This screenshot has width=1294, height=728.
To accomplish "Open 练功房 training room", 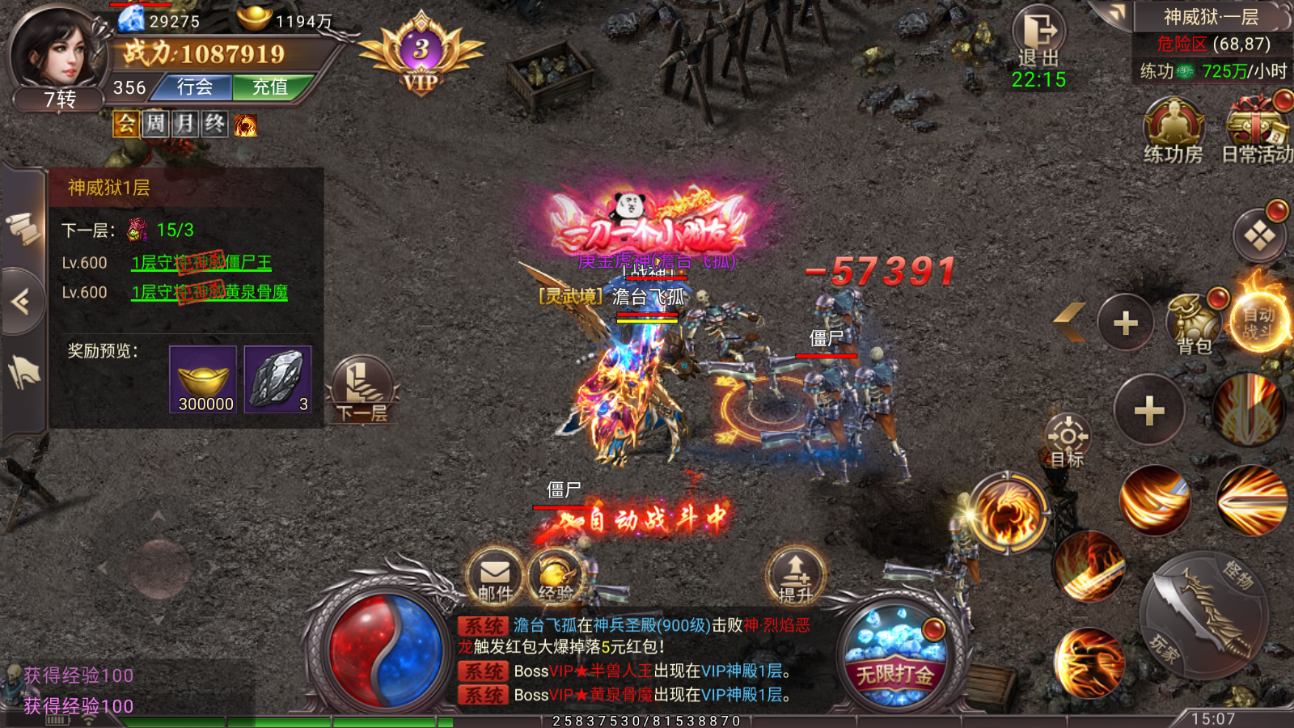I will [x=1172, y=131].
